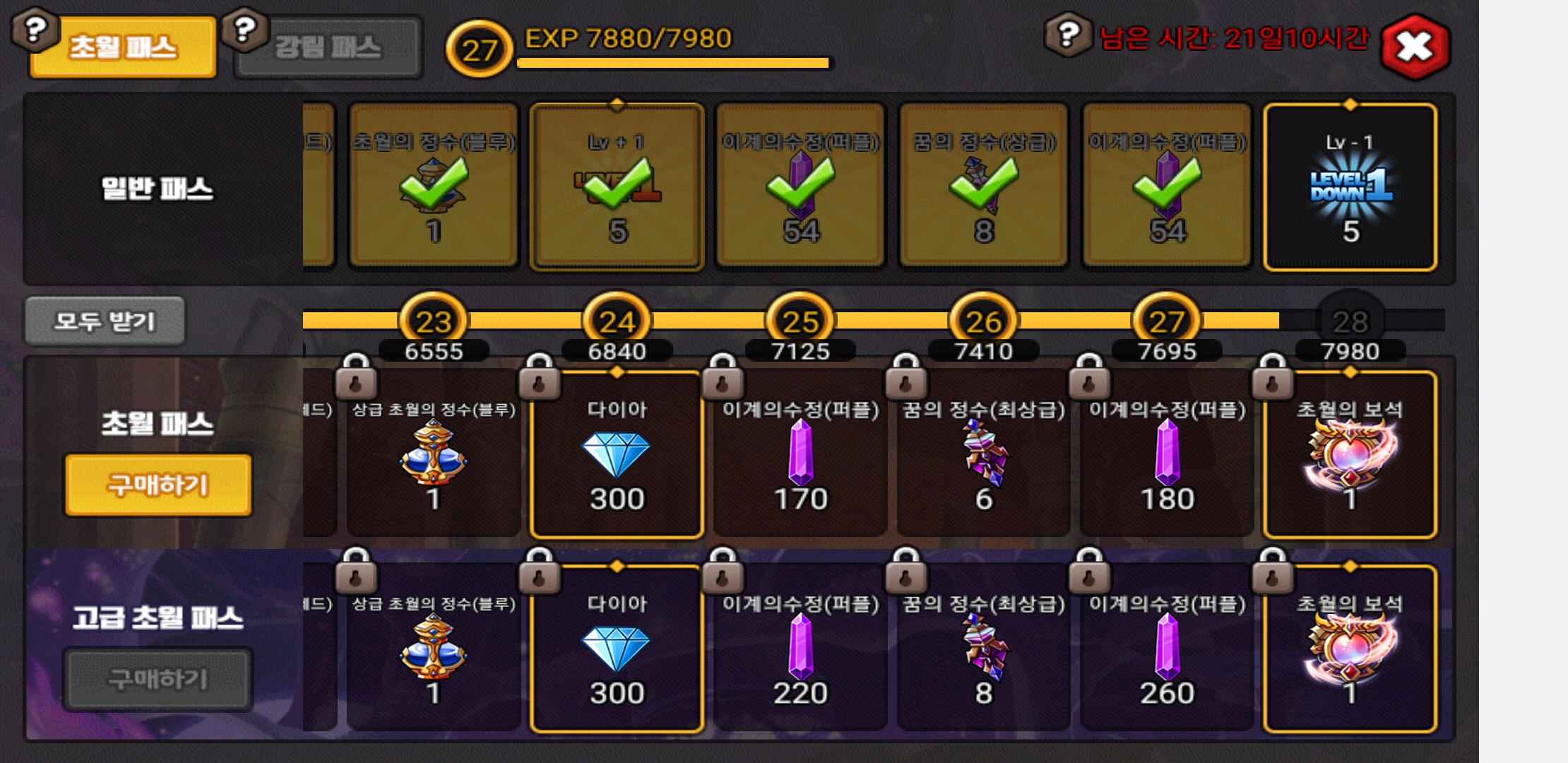
Task: Close the pass window with the red X
Action: [1415, 47]
